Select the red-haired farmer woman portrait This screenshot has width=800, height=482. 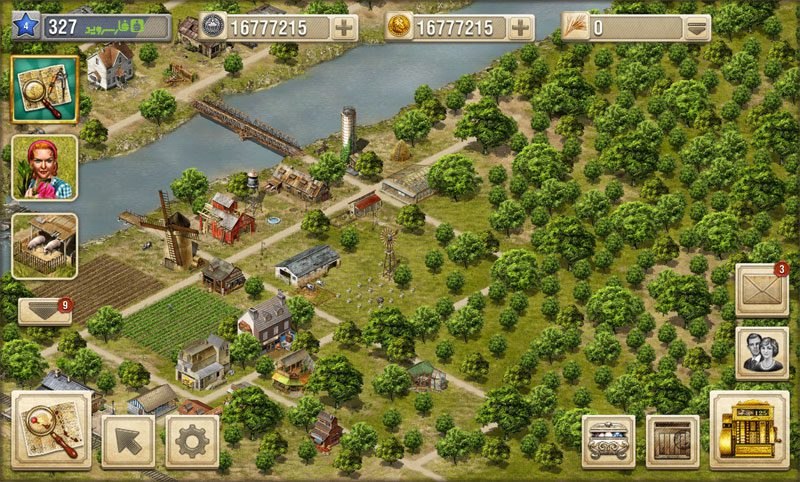click(x=45, y=167)
